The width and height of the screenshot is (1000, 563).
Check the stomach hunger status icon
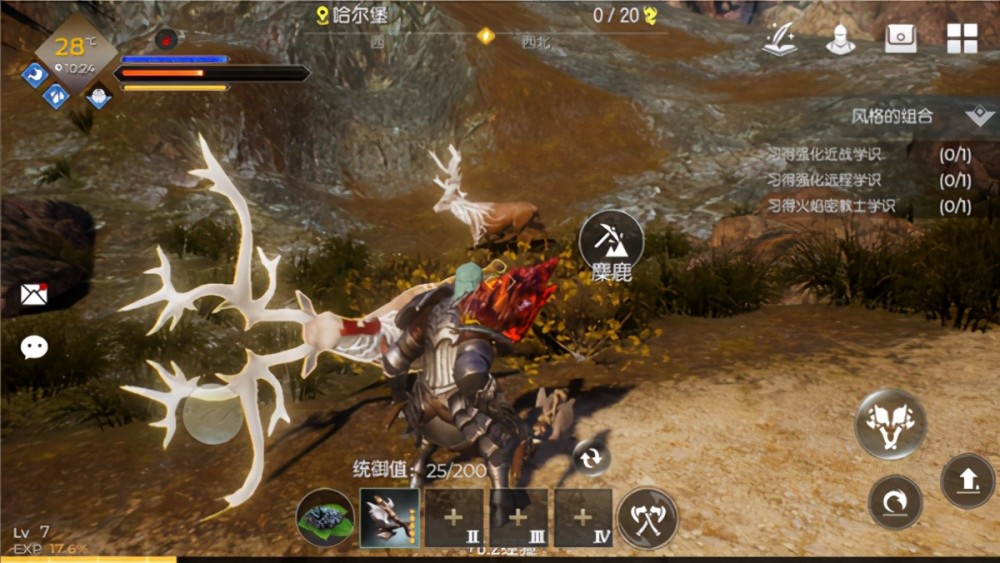click(35, 75)
